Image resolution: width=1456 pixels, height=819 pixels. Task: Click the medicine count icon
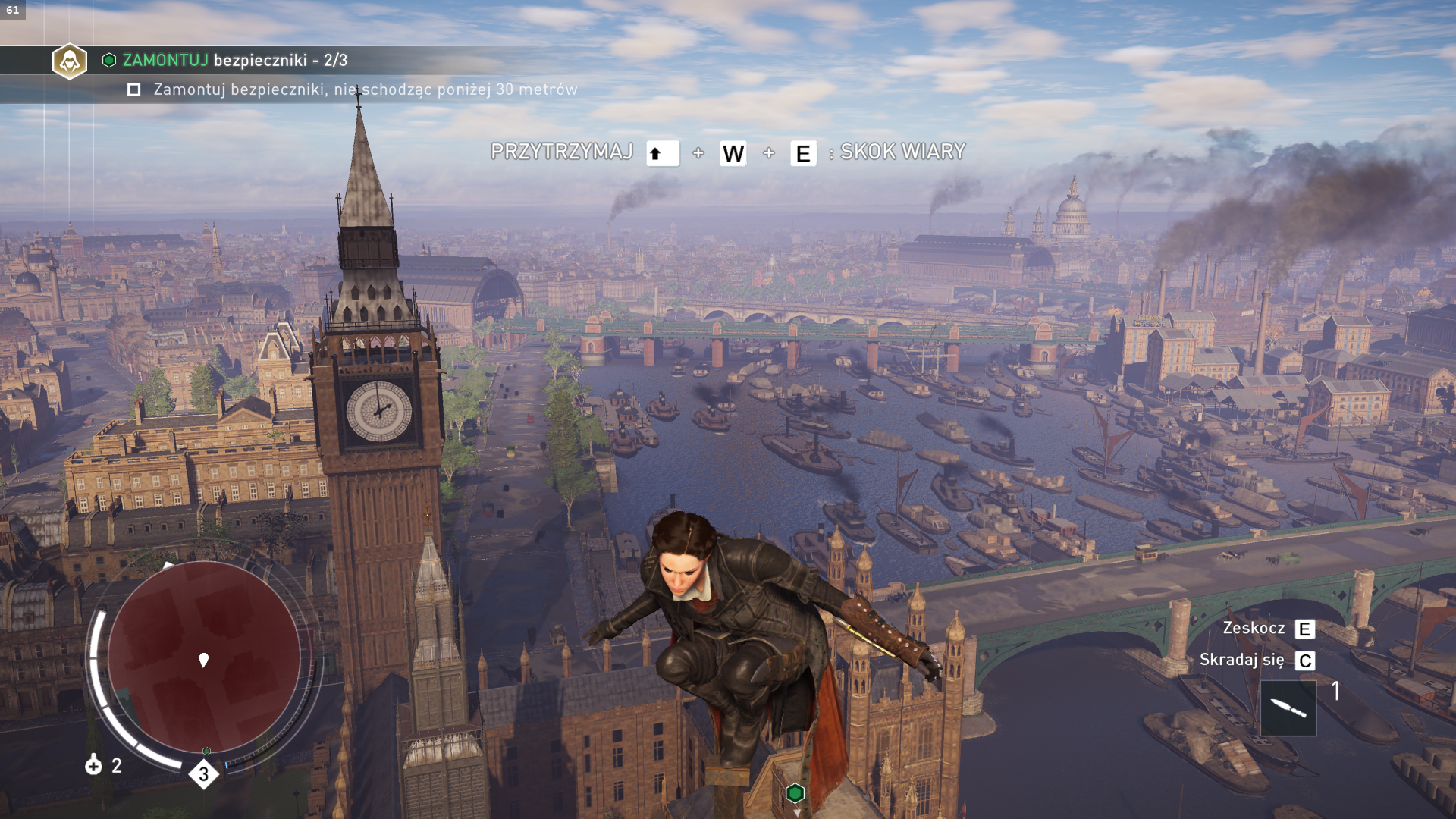[93, 765]
